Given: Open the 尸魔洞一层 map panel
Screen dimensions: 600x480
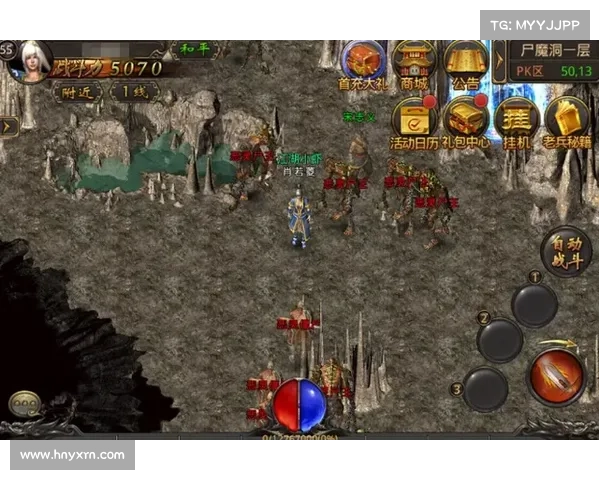Looking at the screenshot, I should 553,59.
